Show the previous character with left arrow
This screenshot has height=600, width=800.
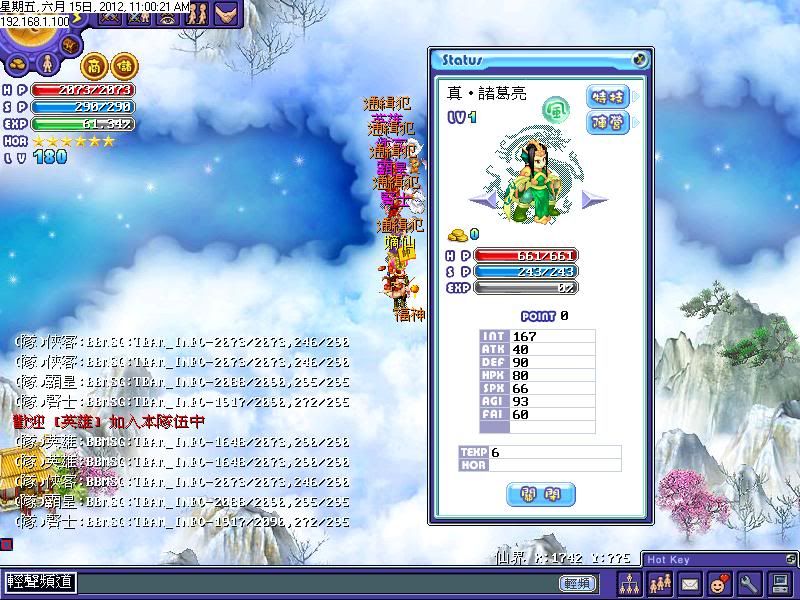pos(481,199)
